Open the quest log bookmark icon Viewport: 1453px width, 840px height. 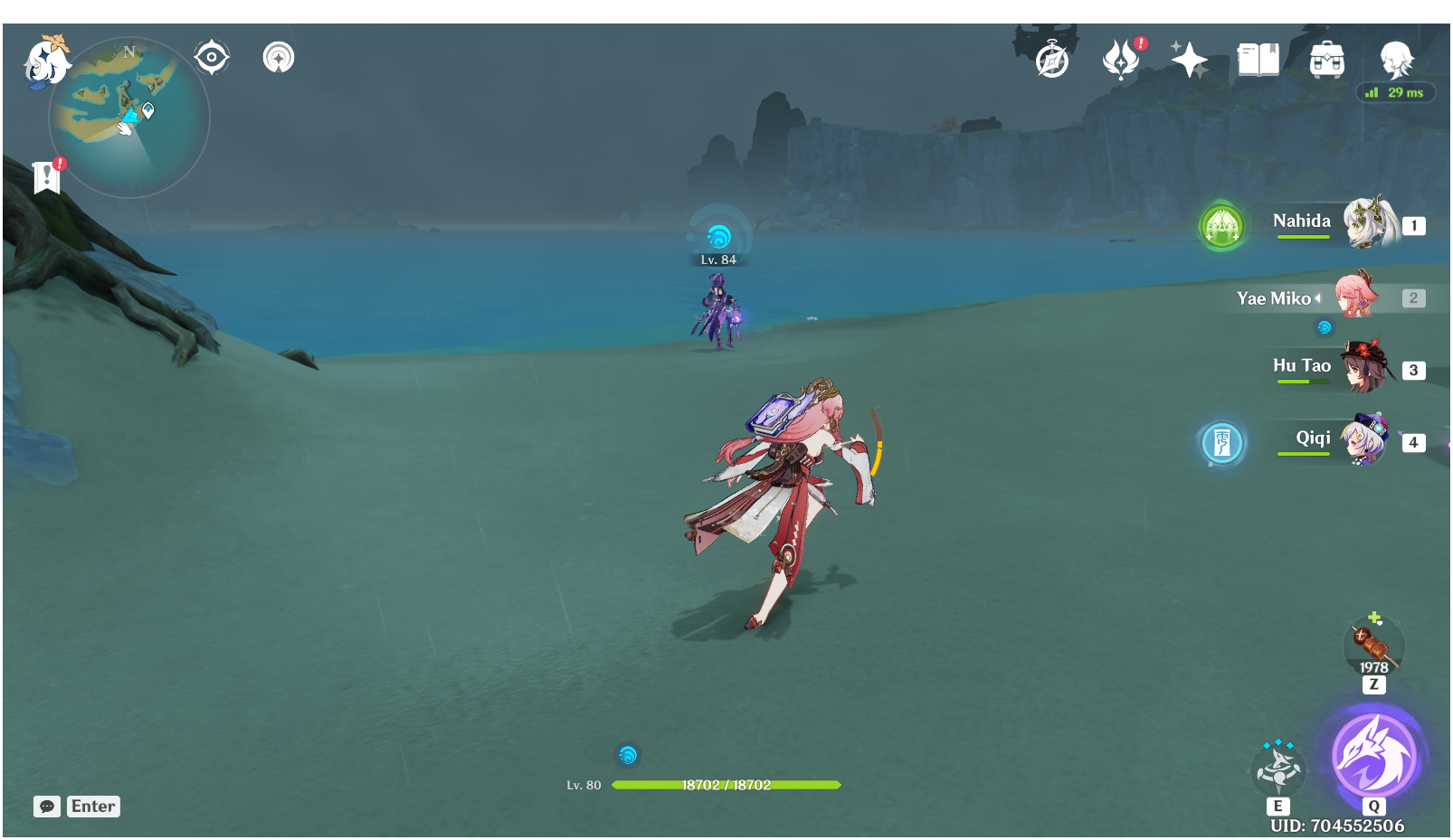tap(46, 177)
